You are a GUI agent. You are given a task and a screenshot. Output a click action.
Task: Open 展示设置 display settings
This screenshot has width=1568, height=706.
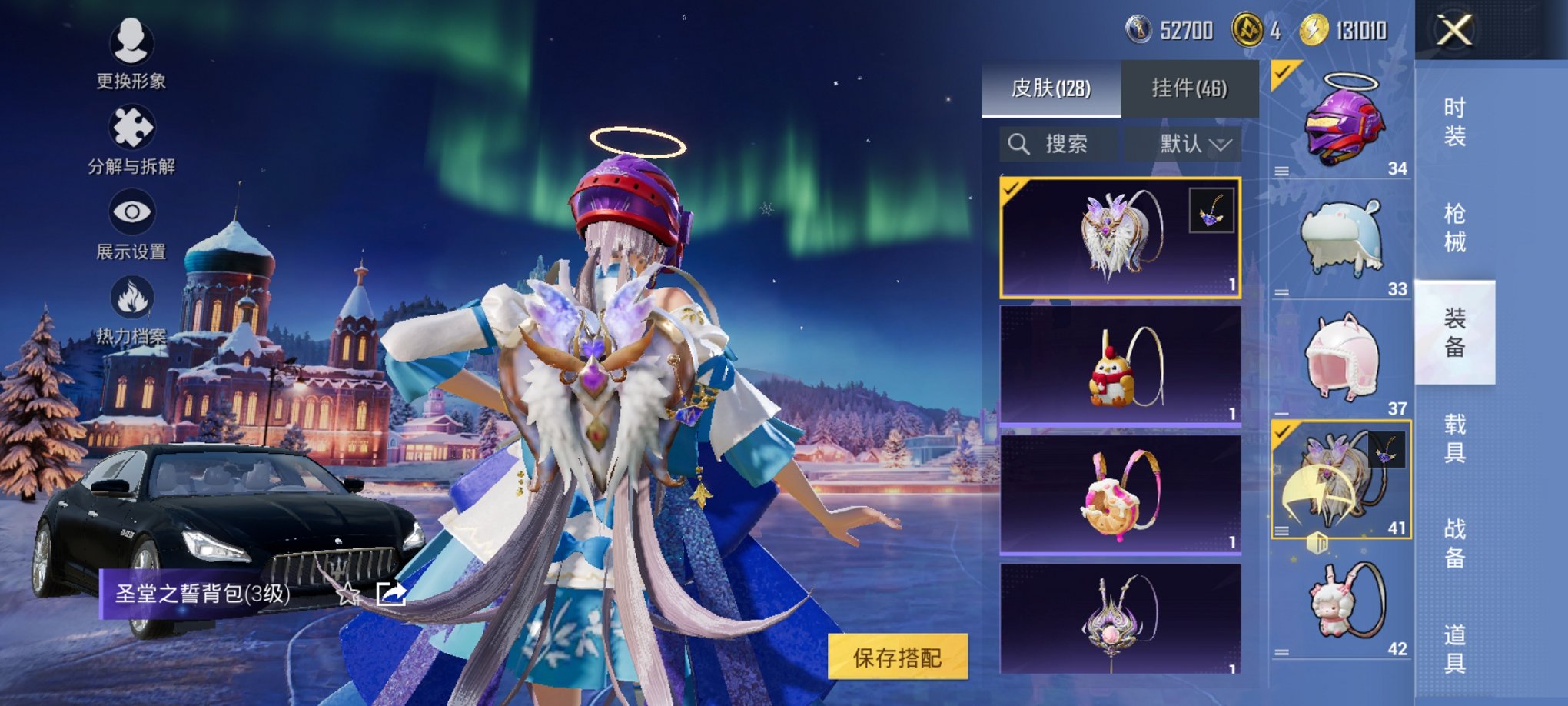click(131, 219)
